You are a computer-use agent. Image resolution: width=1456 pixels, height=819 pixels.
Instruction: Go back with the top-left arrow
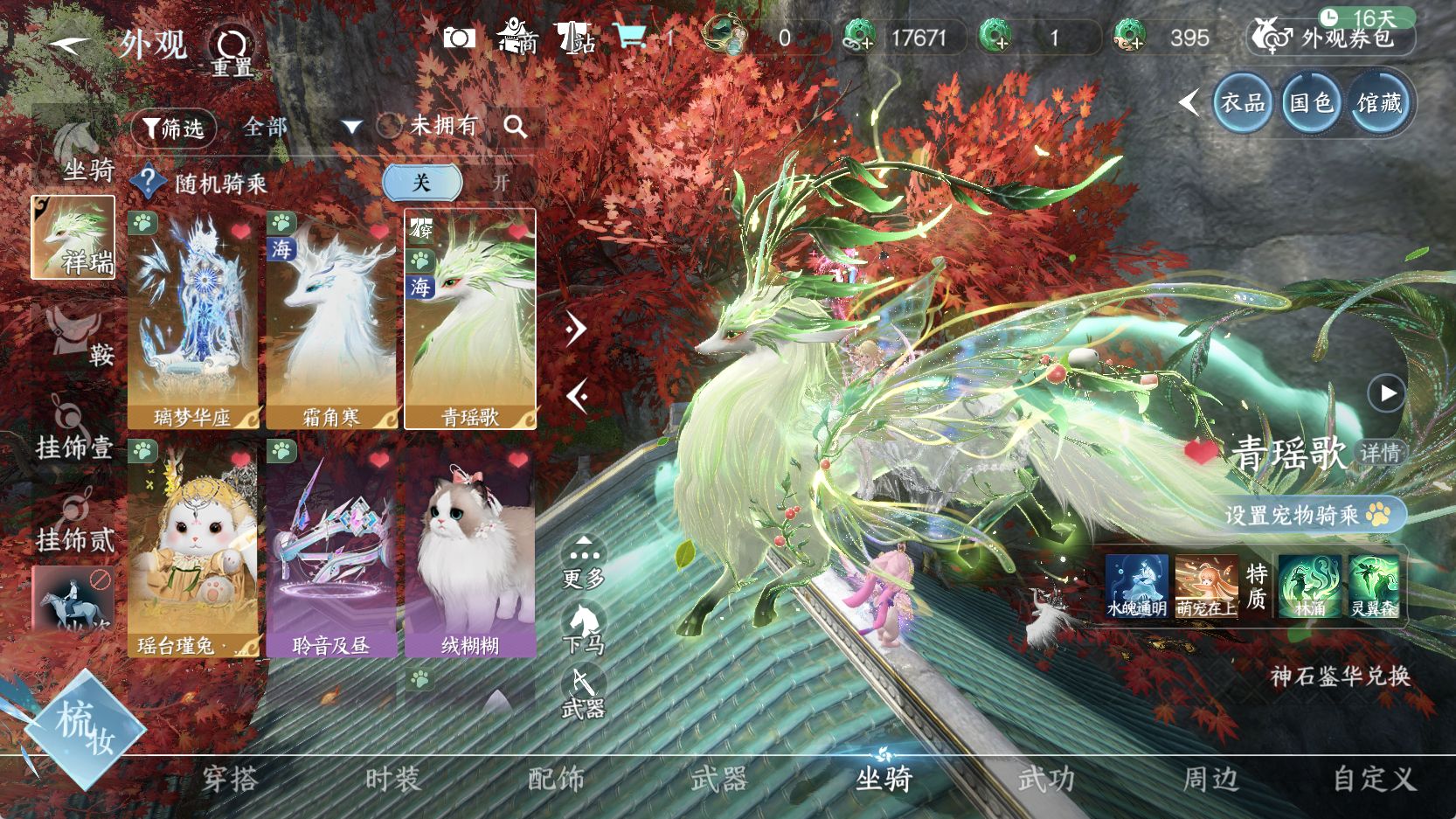point(68,43)
